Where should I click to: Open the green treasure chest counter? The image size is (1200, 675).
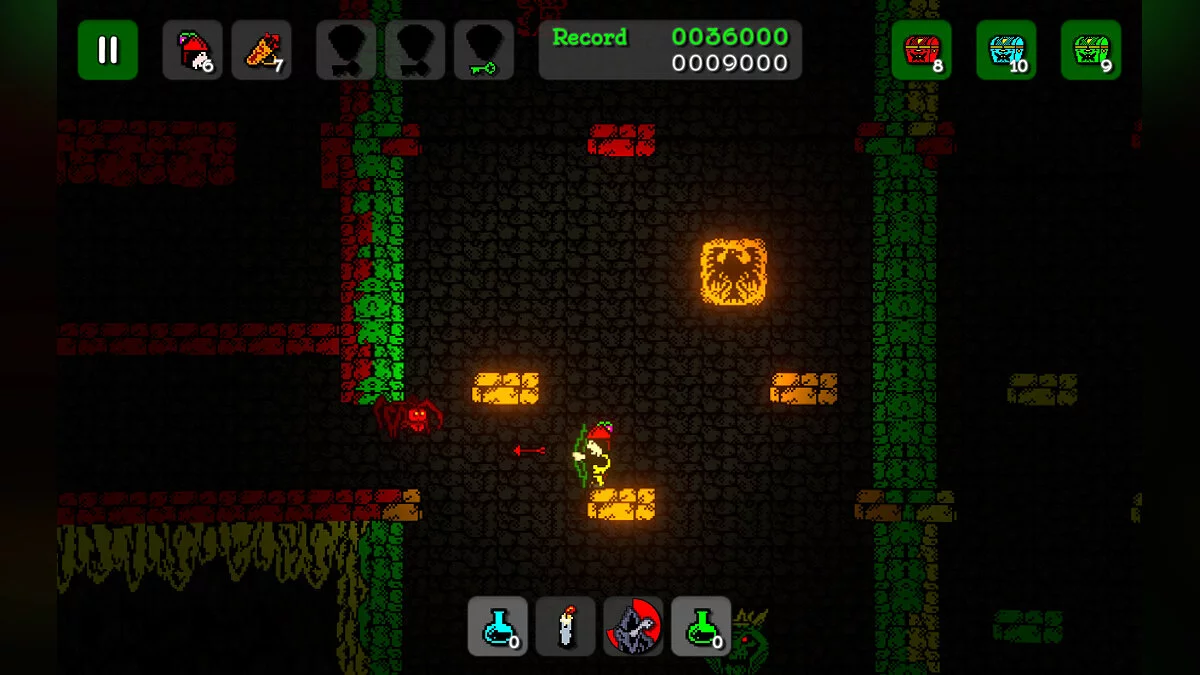1091,50
